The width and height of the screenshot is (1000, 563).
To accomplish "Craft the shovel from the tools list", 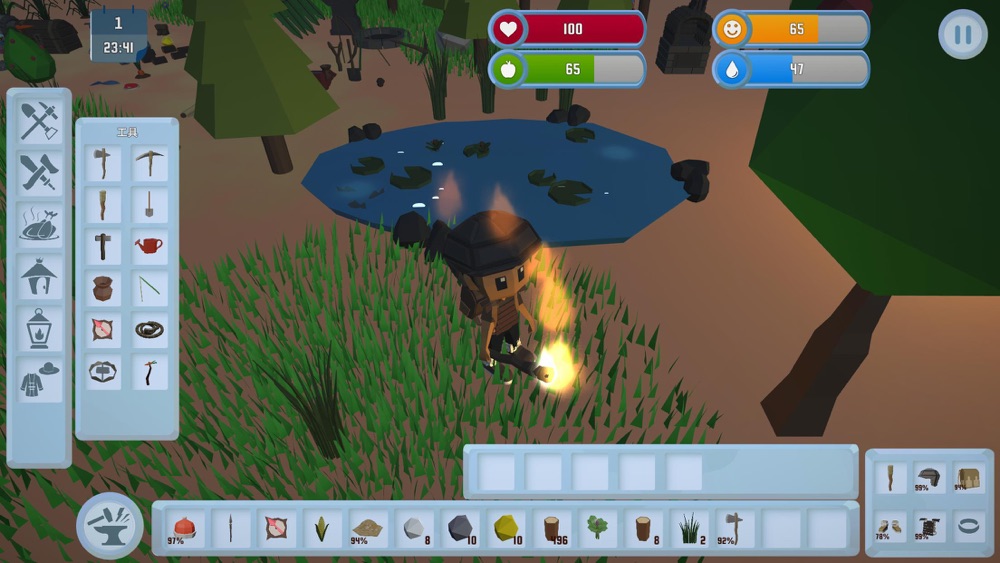I will [x=150, y=205].
